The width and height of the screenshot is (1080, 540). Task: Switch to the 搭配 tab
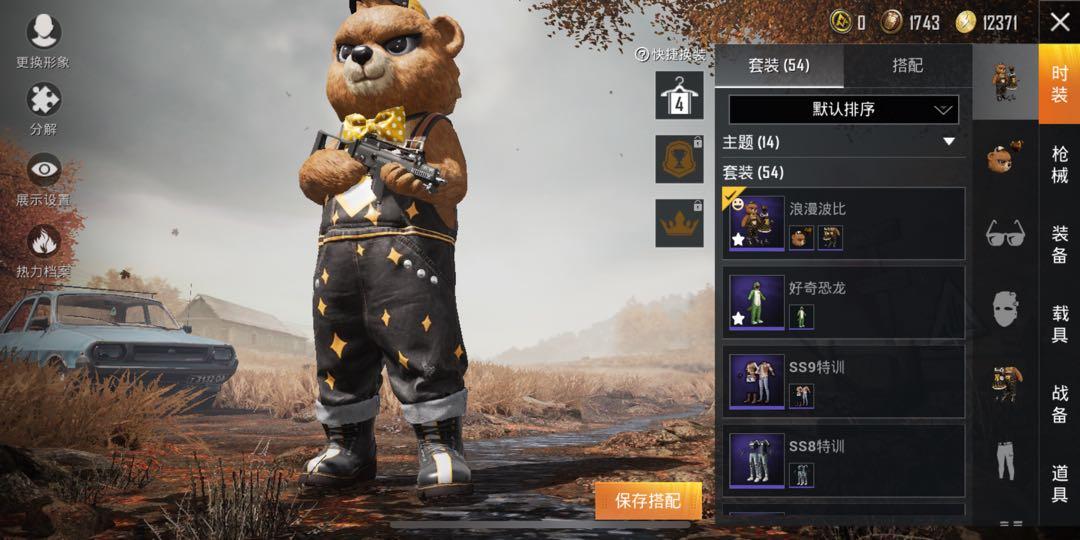pyautogui.click(x=907, y=66)
